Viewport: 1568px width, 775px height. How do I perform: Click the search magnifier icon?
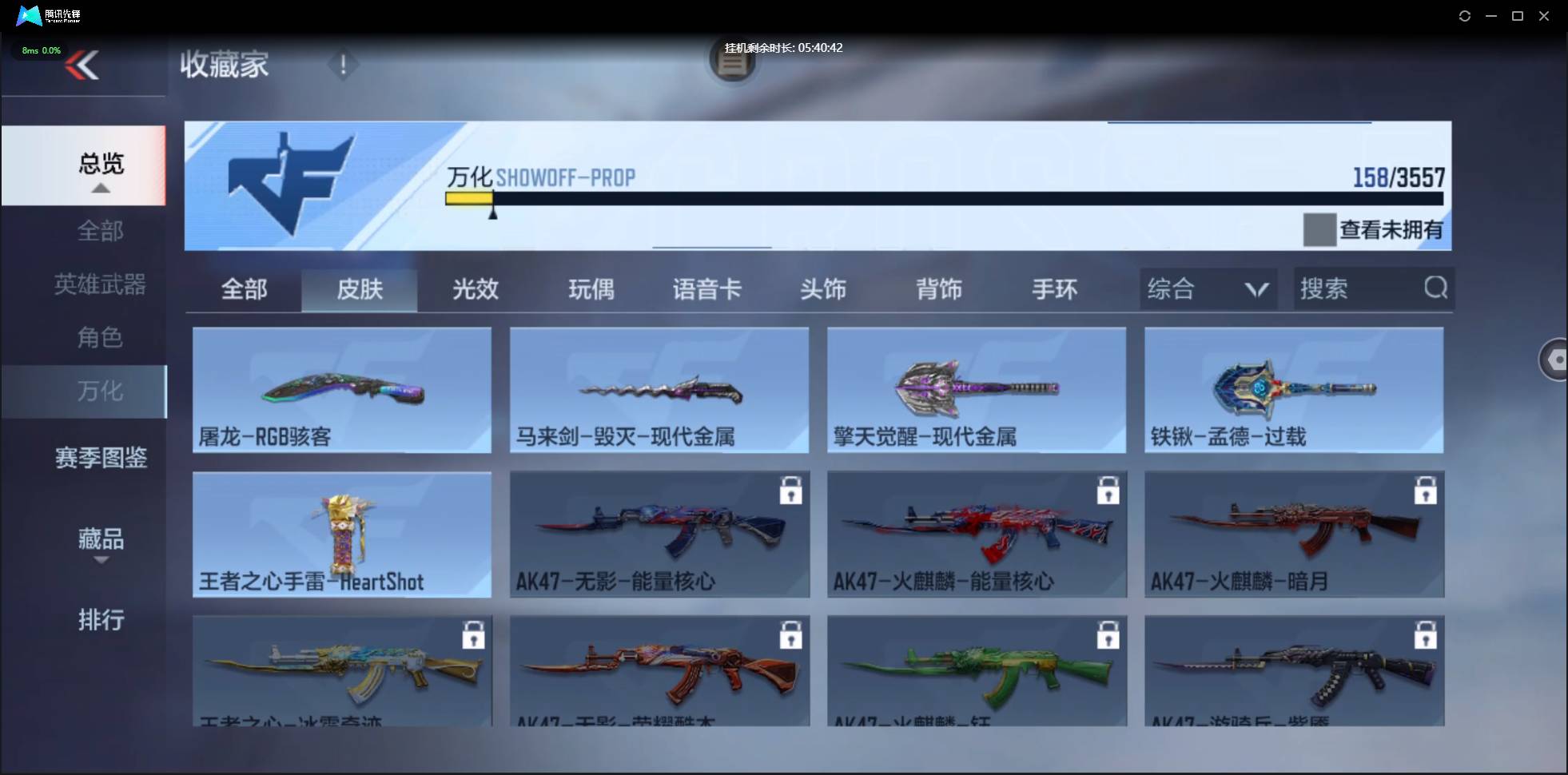pyautogui.click(x=1436, y=288)
